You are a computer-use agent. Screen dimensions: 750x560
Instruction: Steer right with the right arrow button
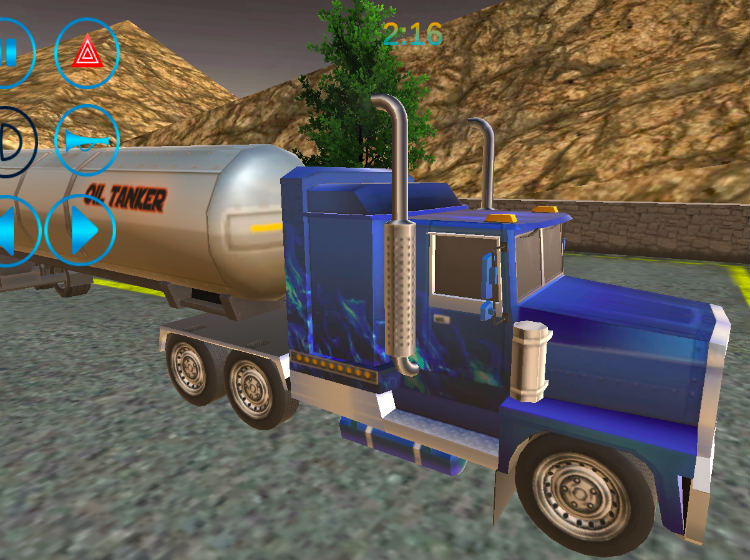pyautogui.click(x=81, y=230)
